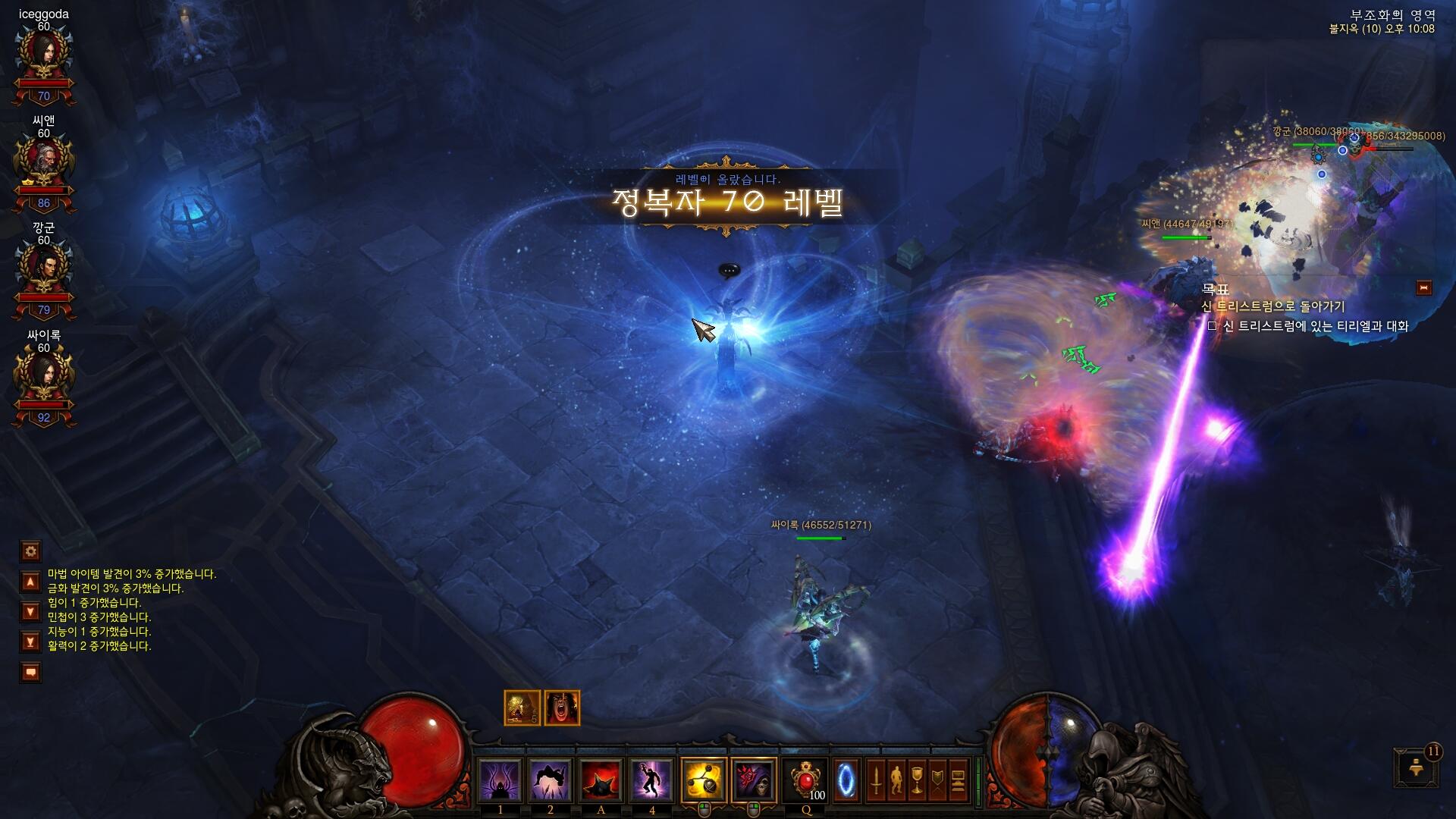
Task: Jump to bottom of chat log
Action: 30,642
